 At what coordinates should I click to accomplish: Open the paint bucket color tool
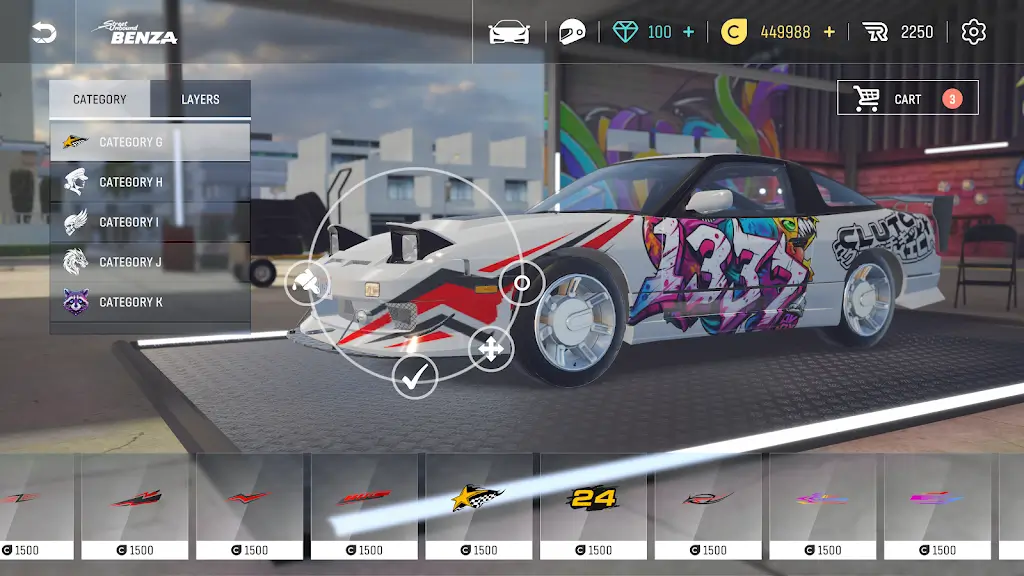coord(308,283)
